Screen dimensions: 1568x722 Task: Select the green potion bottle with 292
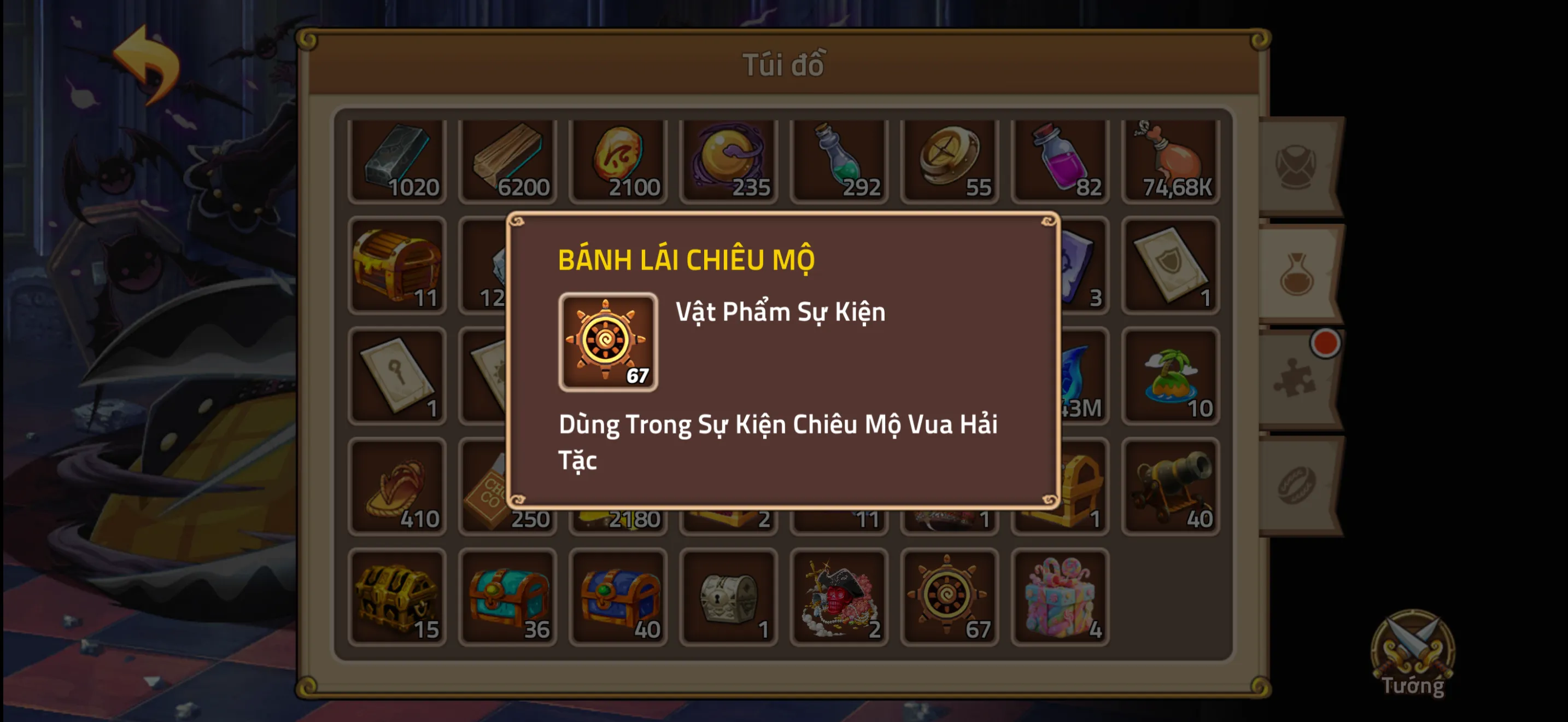(839, 160)
